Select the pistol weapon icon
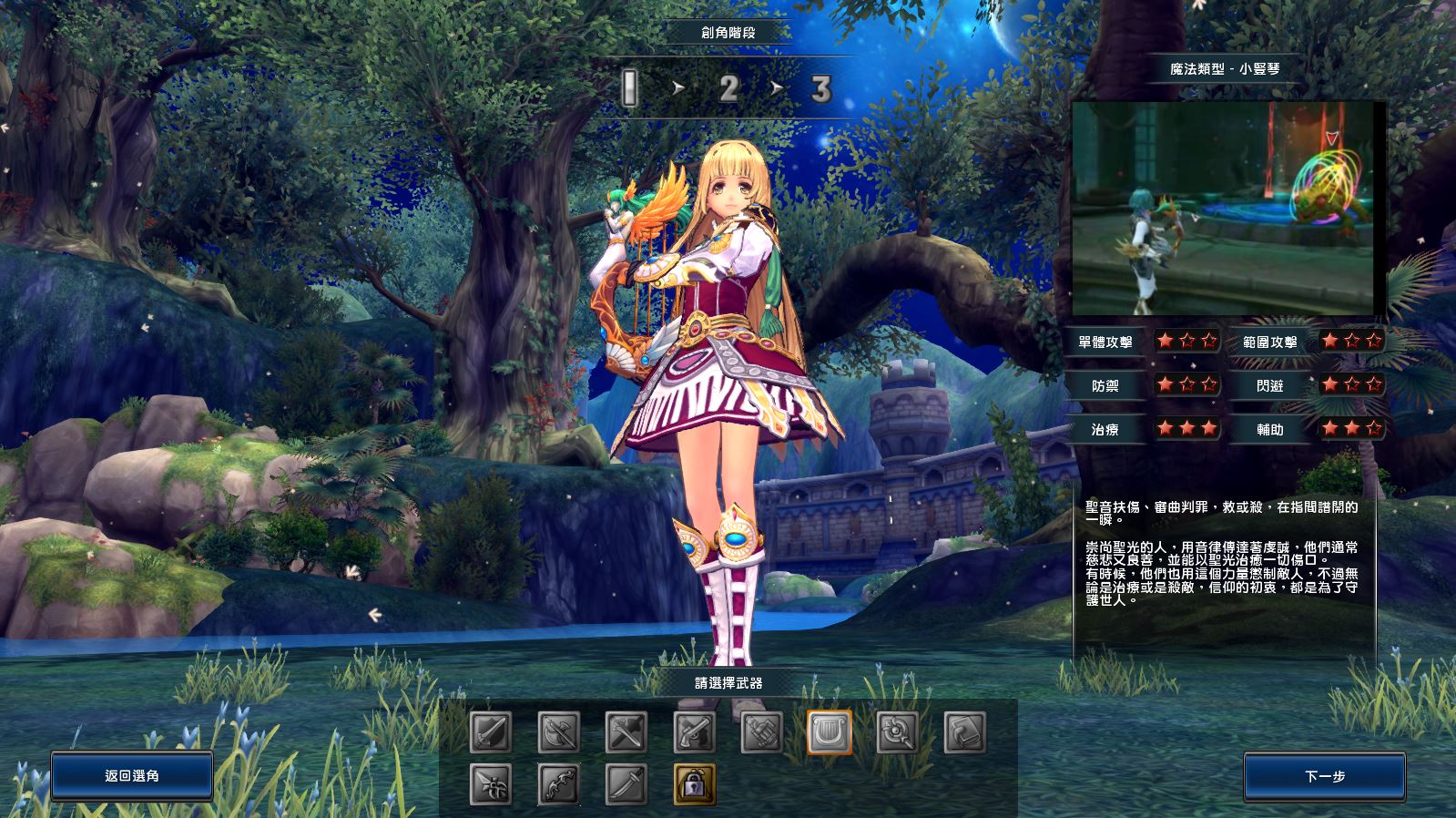Viewport: 1456px width, 818px height. tap(694, 731)
